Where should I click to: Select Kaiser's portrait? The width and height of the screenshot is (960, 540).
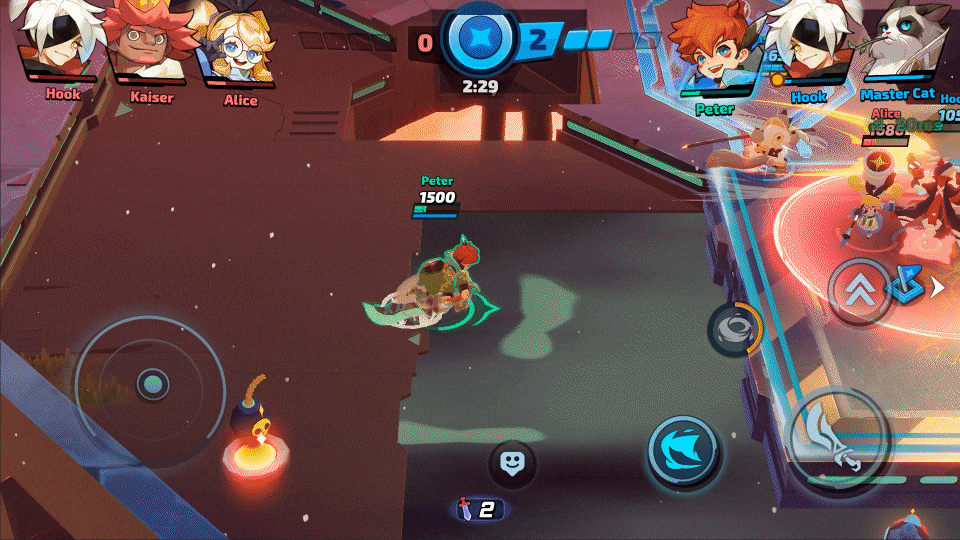pos(150,45)
